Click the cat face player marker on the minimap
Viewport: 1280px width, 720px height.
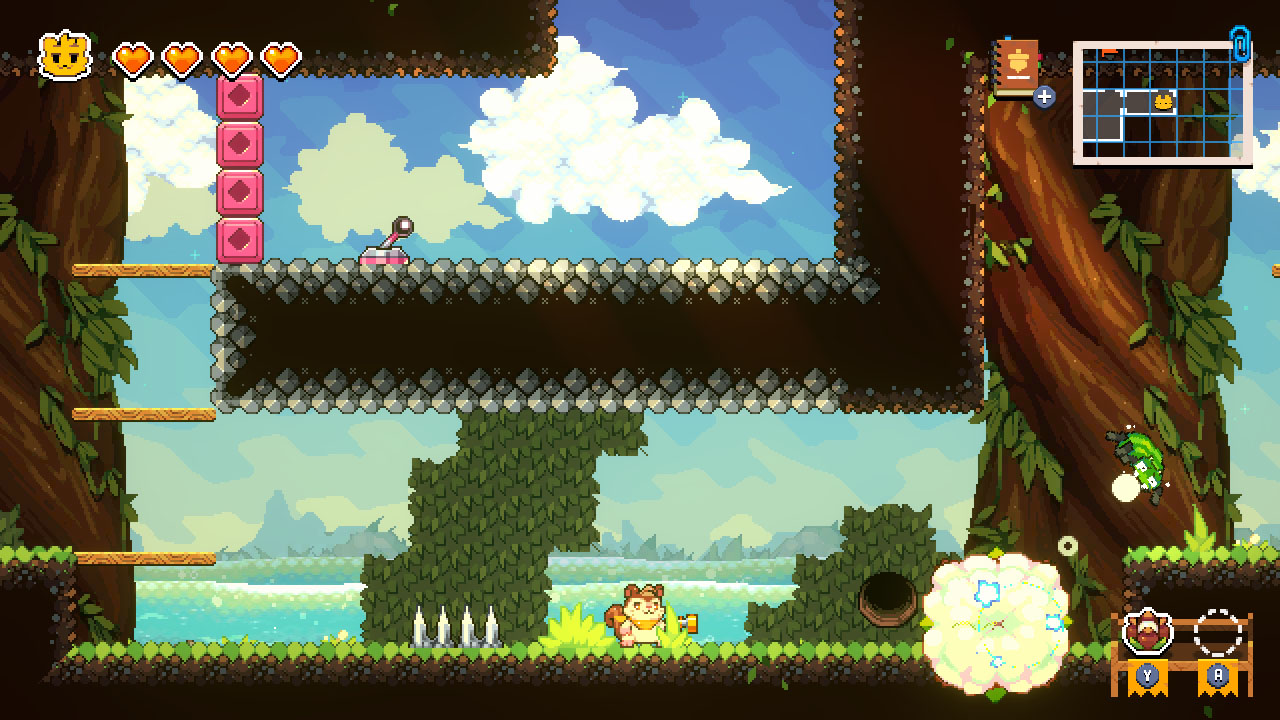click(x=1163, y=102)
